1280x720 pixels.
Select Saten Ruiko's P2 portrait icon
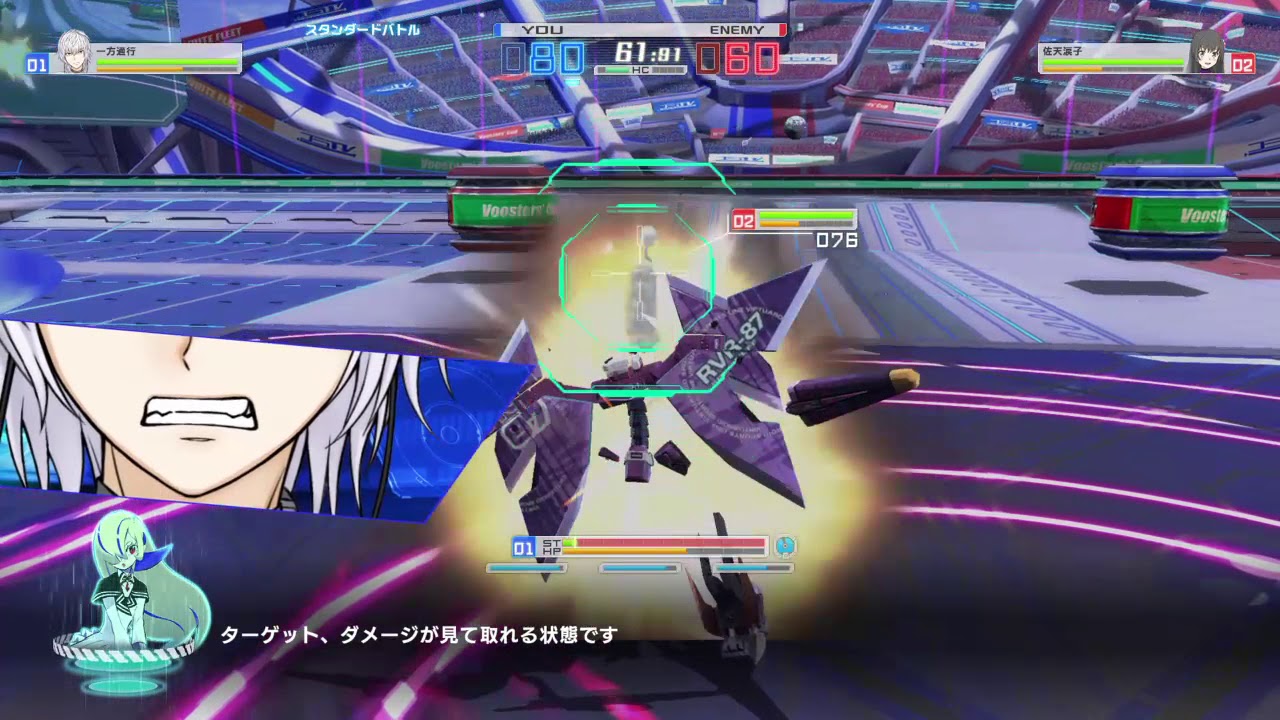[1207, 55]
